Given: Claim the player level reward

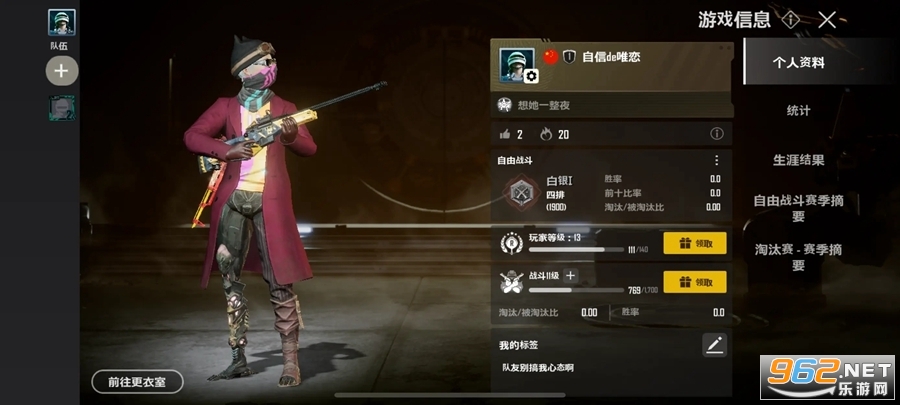Looking at the screenshot, I should pyautogui.click(x=695, y=243).
